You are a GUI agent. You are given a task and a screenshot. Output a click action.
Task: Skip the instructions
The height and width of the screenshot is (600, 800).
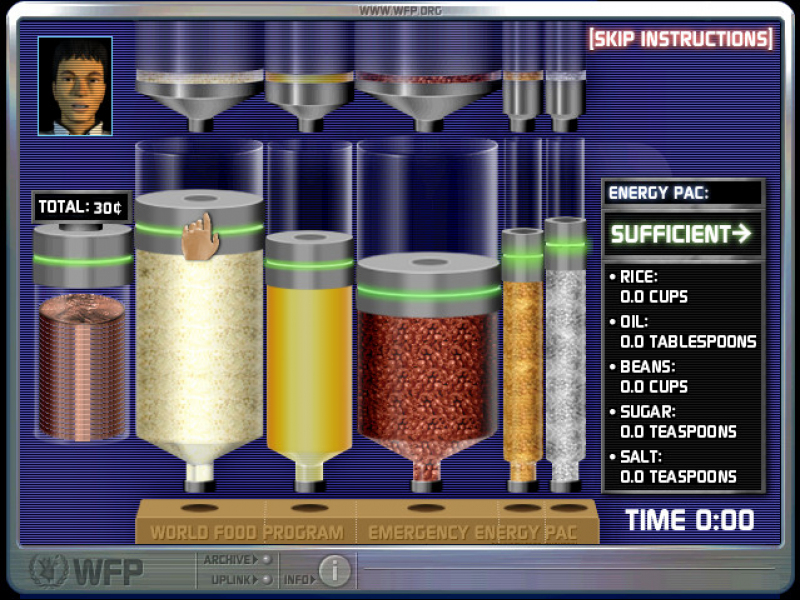681,39
